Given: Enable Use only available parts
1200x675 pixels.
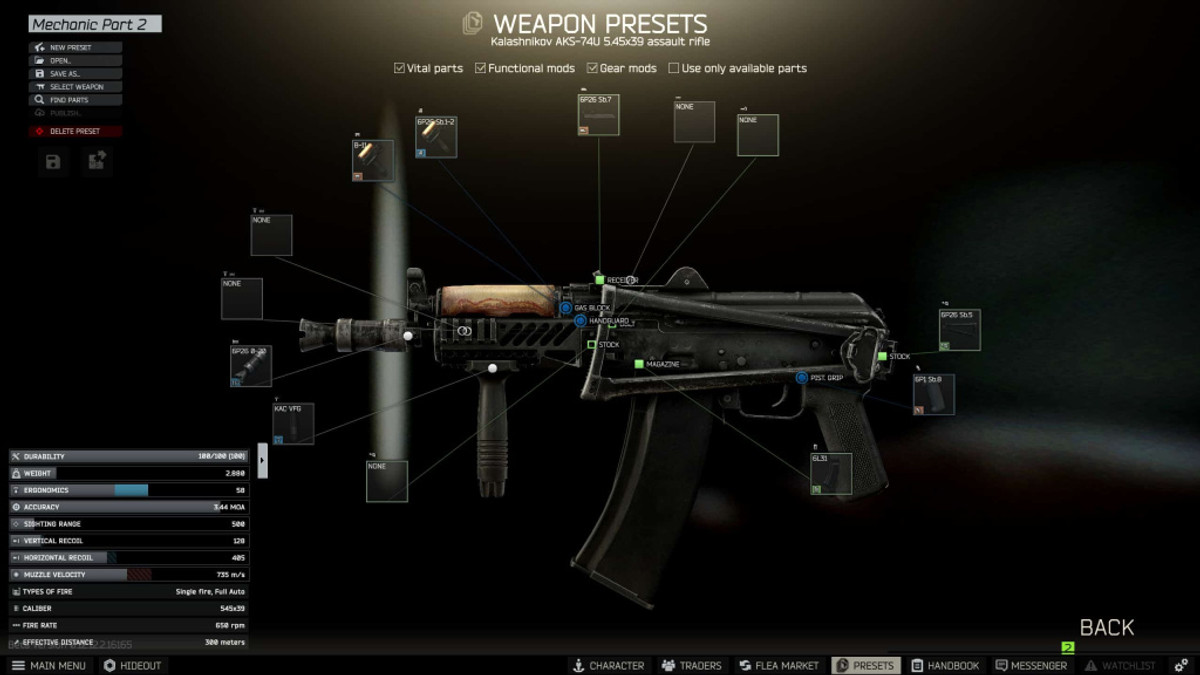Looking at the screenshot, I should (674, 68).
